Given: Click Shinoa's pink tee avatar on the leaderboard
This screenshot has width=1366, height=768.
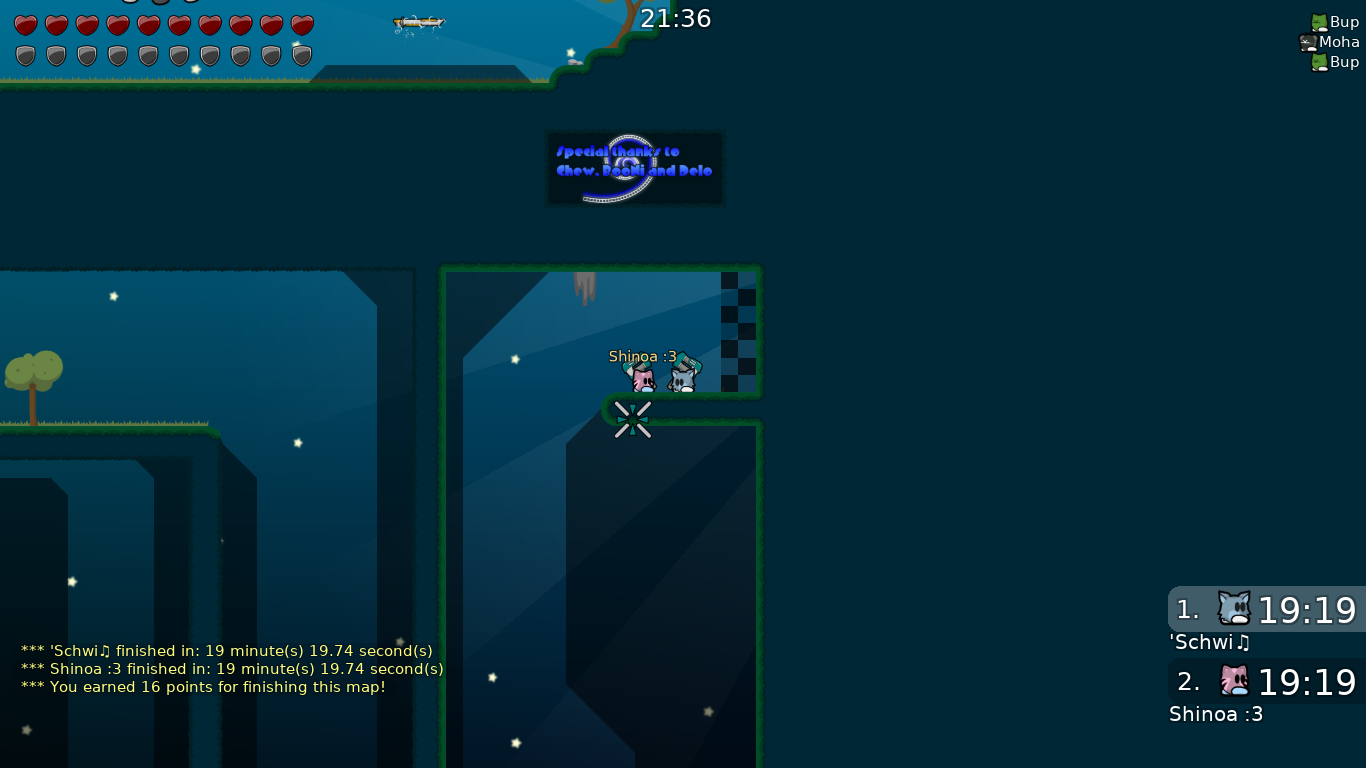Looking at the screenshot, I should [1234, 681].
